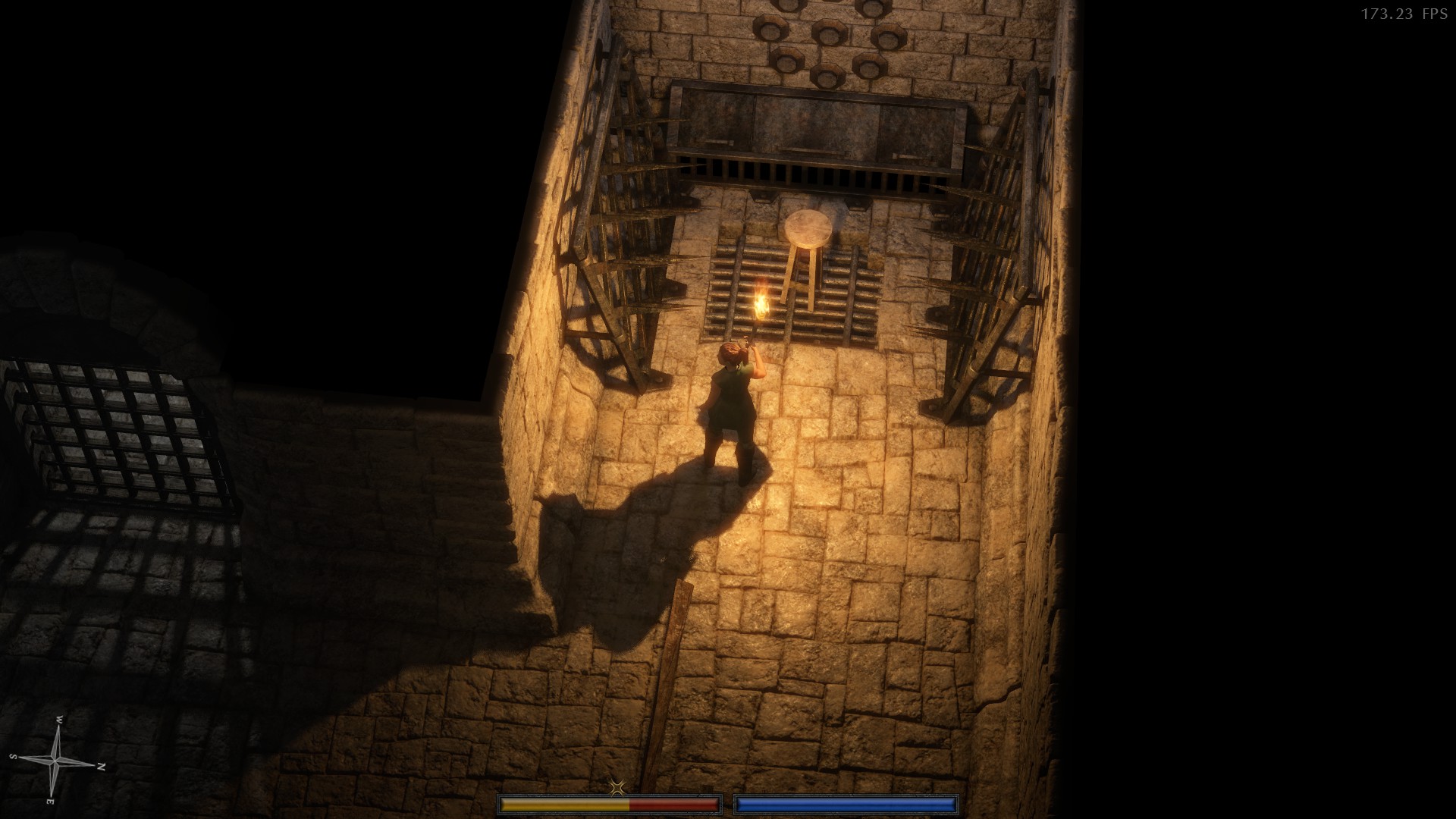Click the sparkle marker above the health bar
Screen dimensions: 1456x819
[x=617, y=787]
